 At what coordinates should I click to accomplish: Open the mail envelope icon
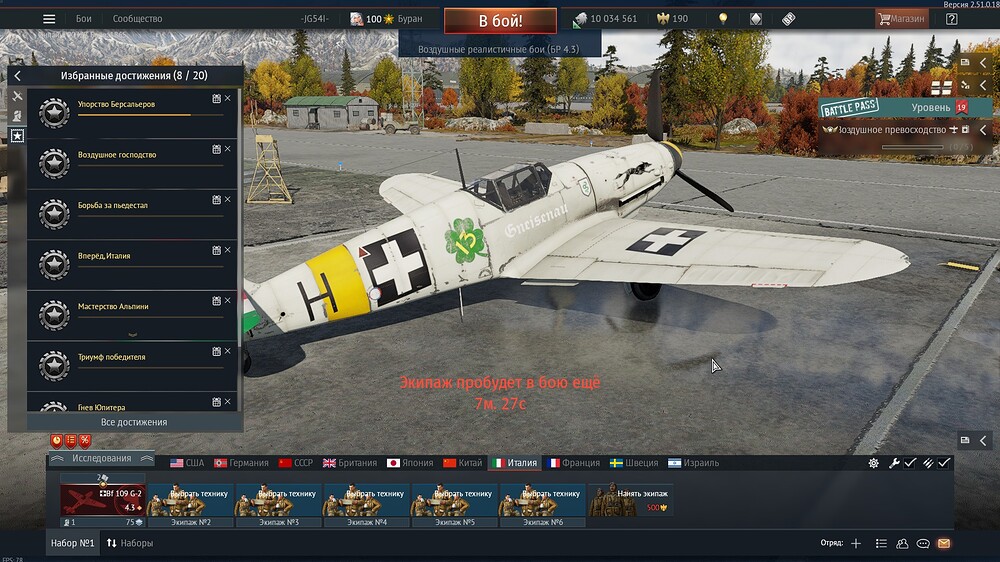(943, 543)
